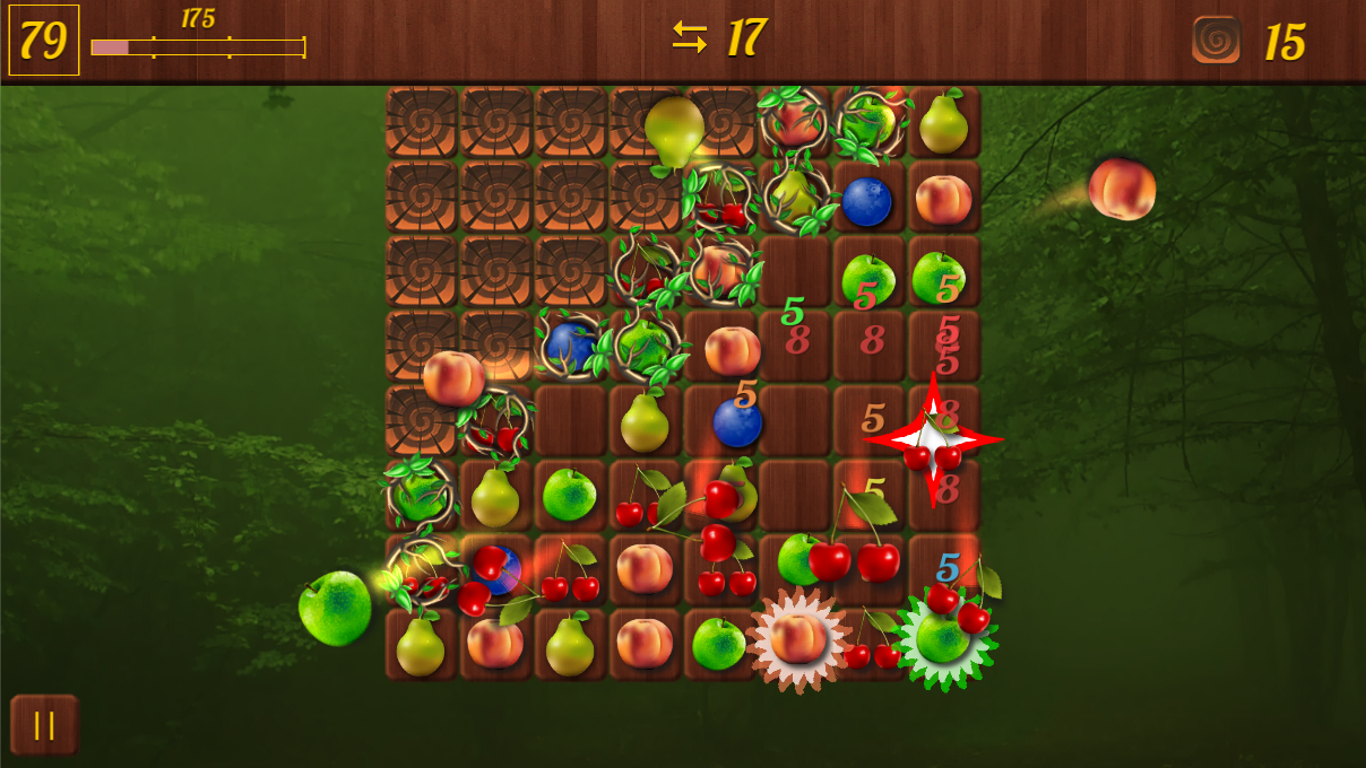Select the vine-wrapped blueberry tile
This screenshot has height=768, width=1366.
570,346
